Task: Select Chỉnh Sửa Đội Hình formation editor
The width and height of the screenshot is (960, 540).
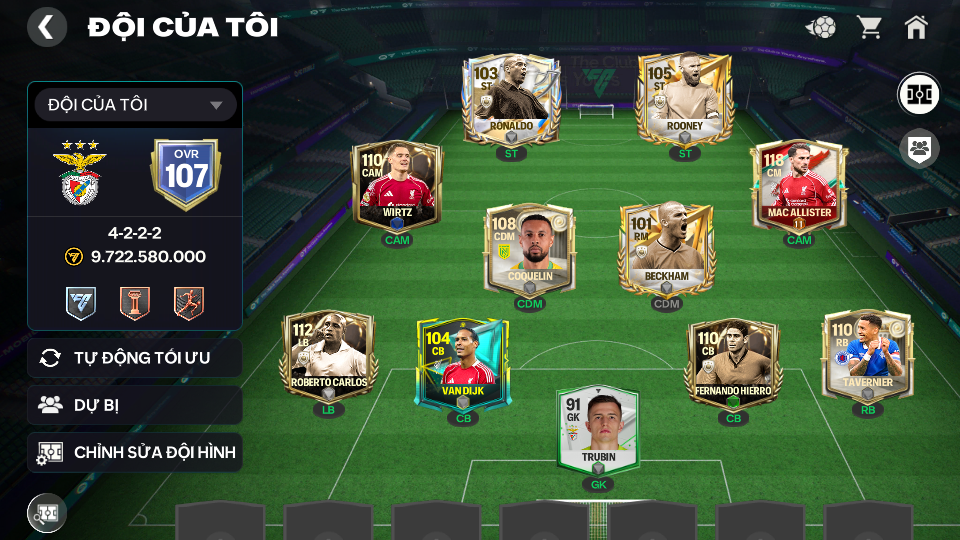Action: click(x=135, y=453)
